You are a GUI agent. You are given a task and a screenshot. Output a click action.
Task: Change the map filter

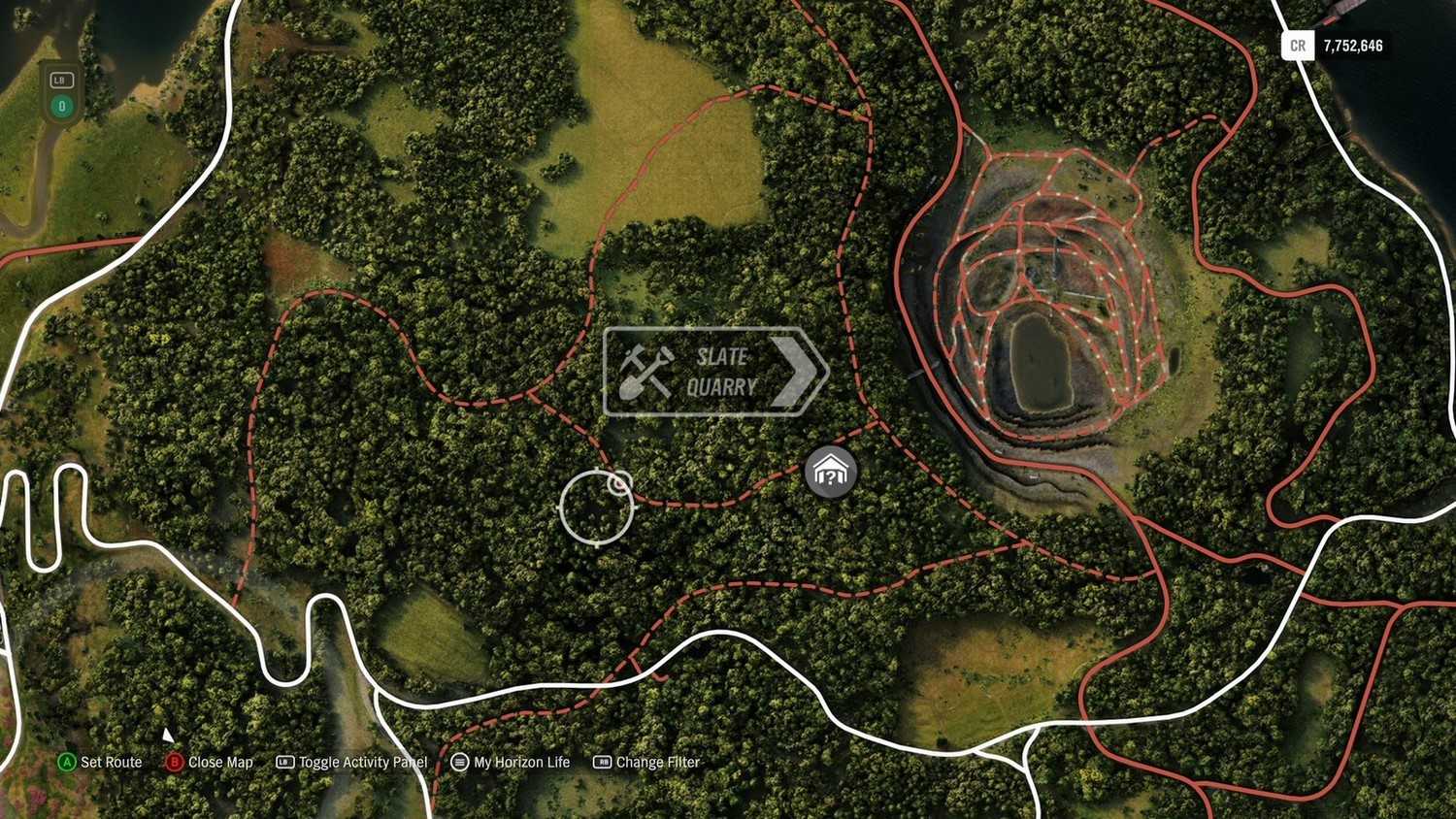coord(646,763)
